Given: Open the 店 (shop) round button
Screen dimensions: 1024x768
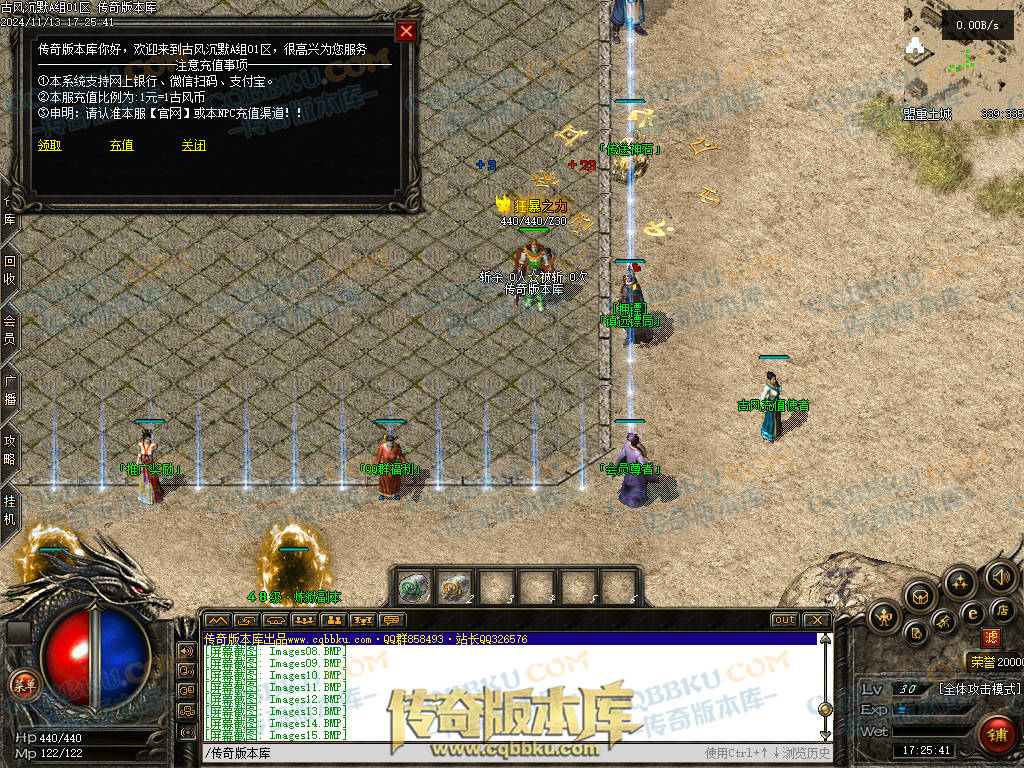Looking at the screenshot, I should point(1001,609).
